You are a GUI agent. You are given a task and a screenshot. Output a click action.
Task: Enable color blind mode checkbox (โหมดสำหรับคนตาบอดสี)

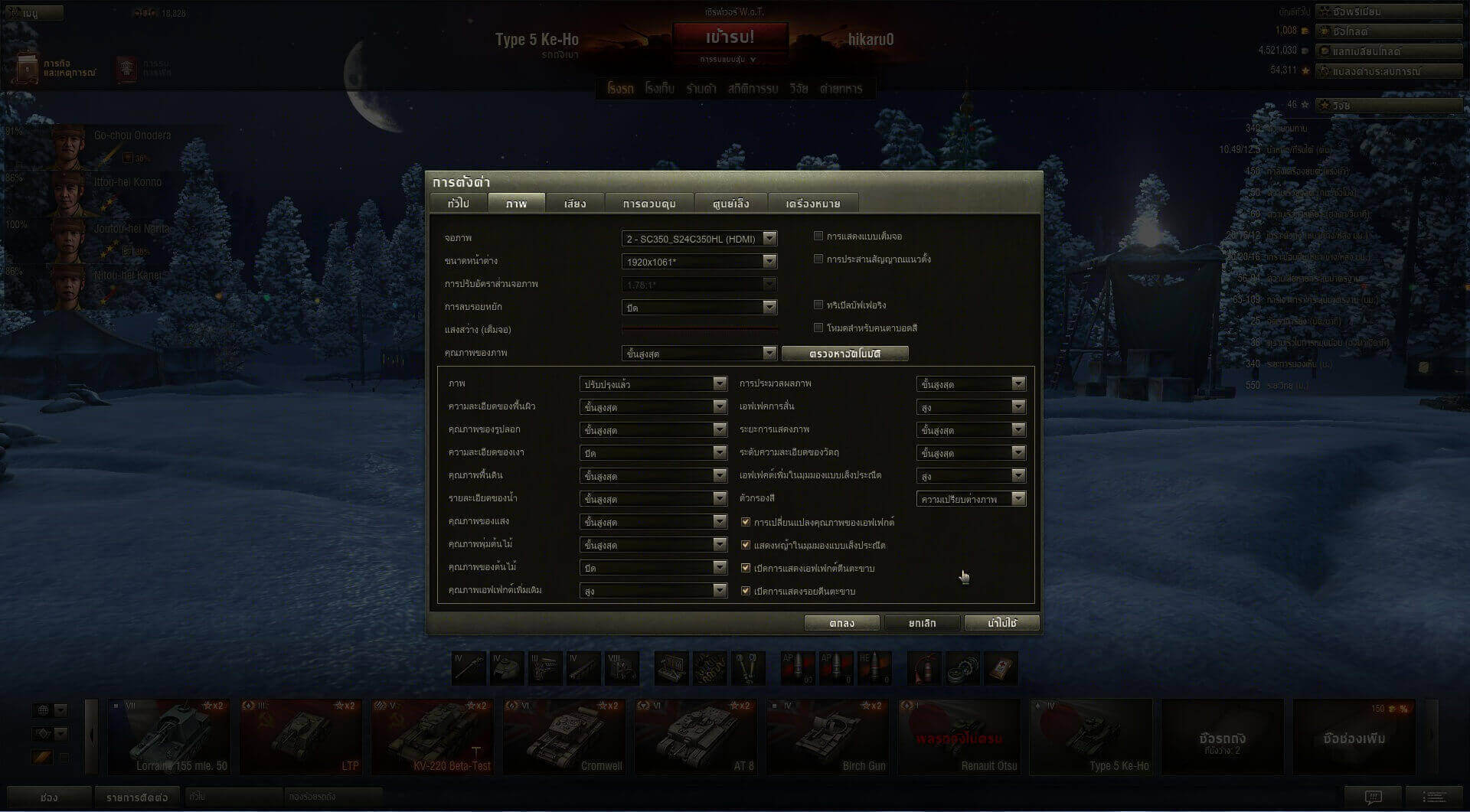coord(818,328)
